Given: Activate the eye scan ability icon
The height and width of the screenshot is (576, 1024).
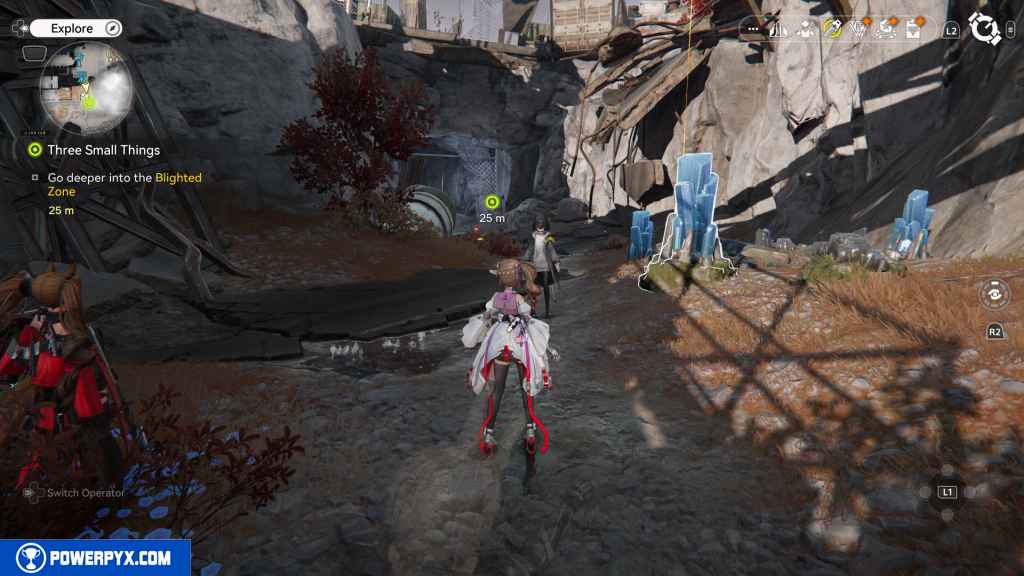Looking at the screenshot, I should click(994, 295).
